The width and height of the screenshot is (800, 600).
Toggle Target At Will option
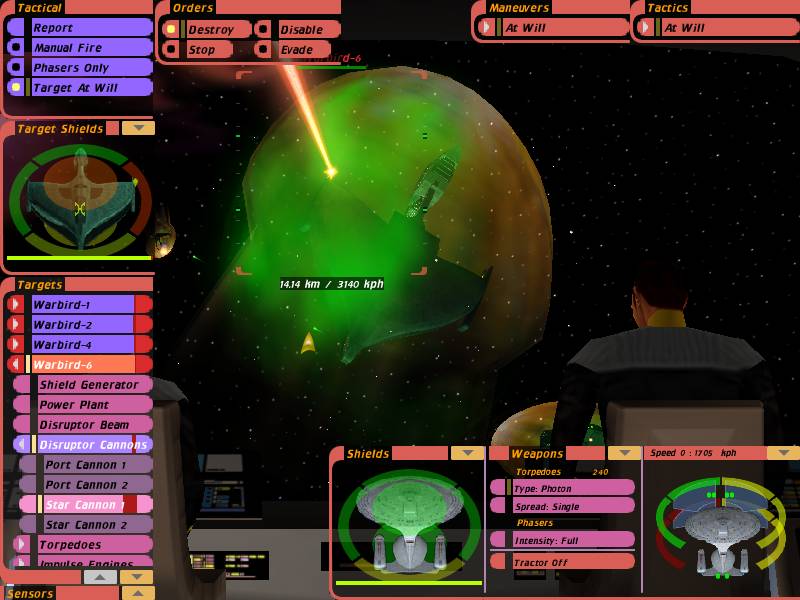tap(80, 88)
